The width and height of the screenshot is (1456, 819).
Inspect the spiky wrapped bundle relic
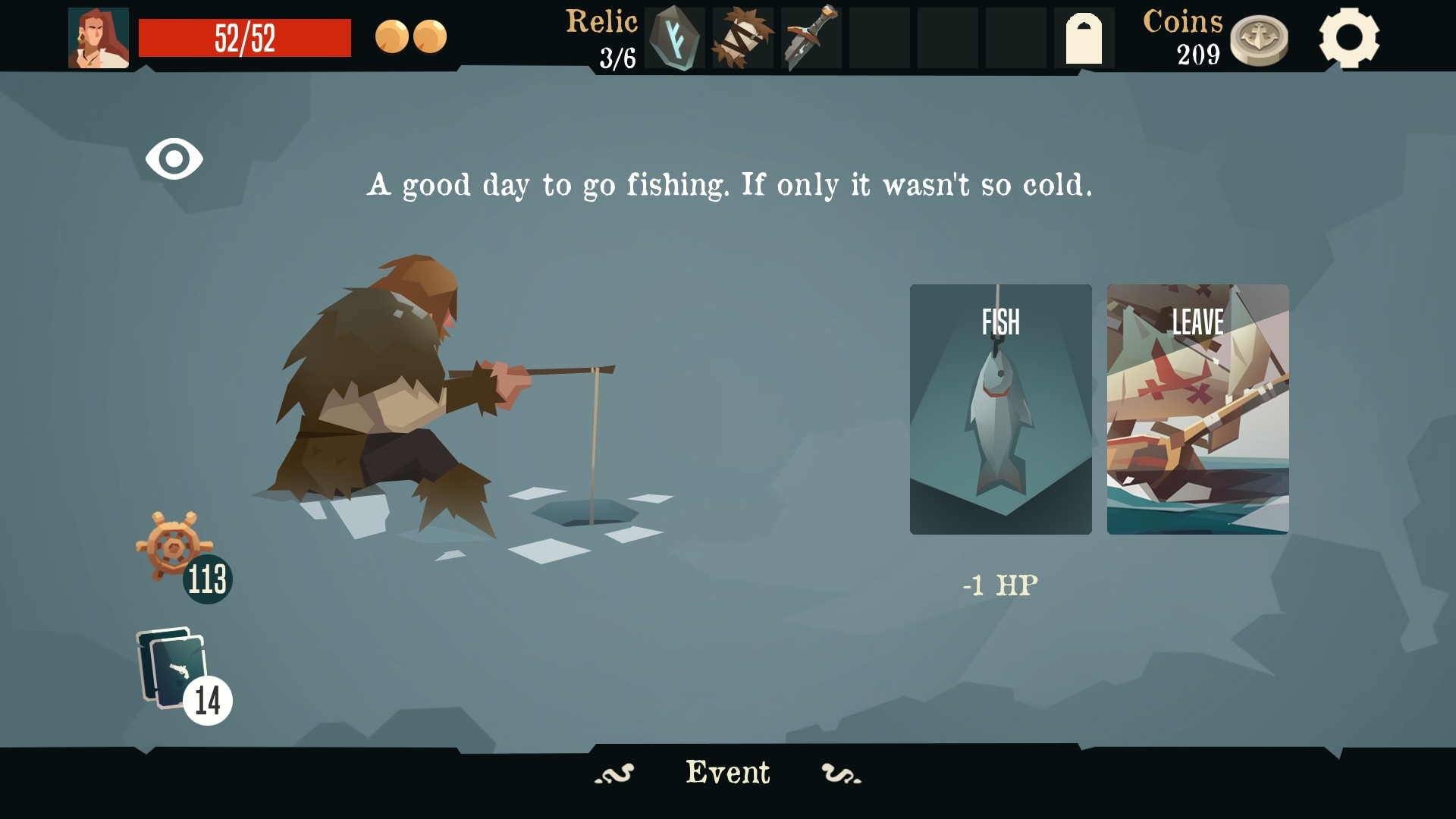tap(742, 38)
